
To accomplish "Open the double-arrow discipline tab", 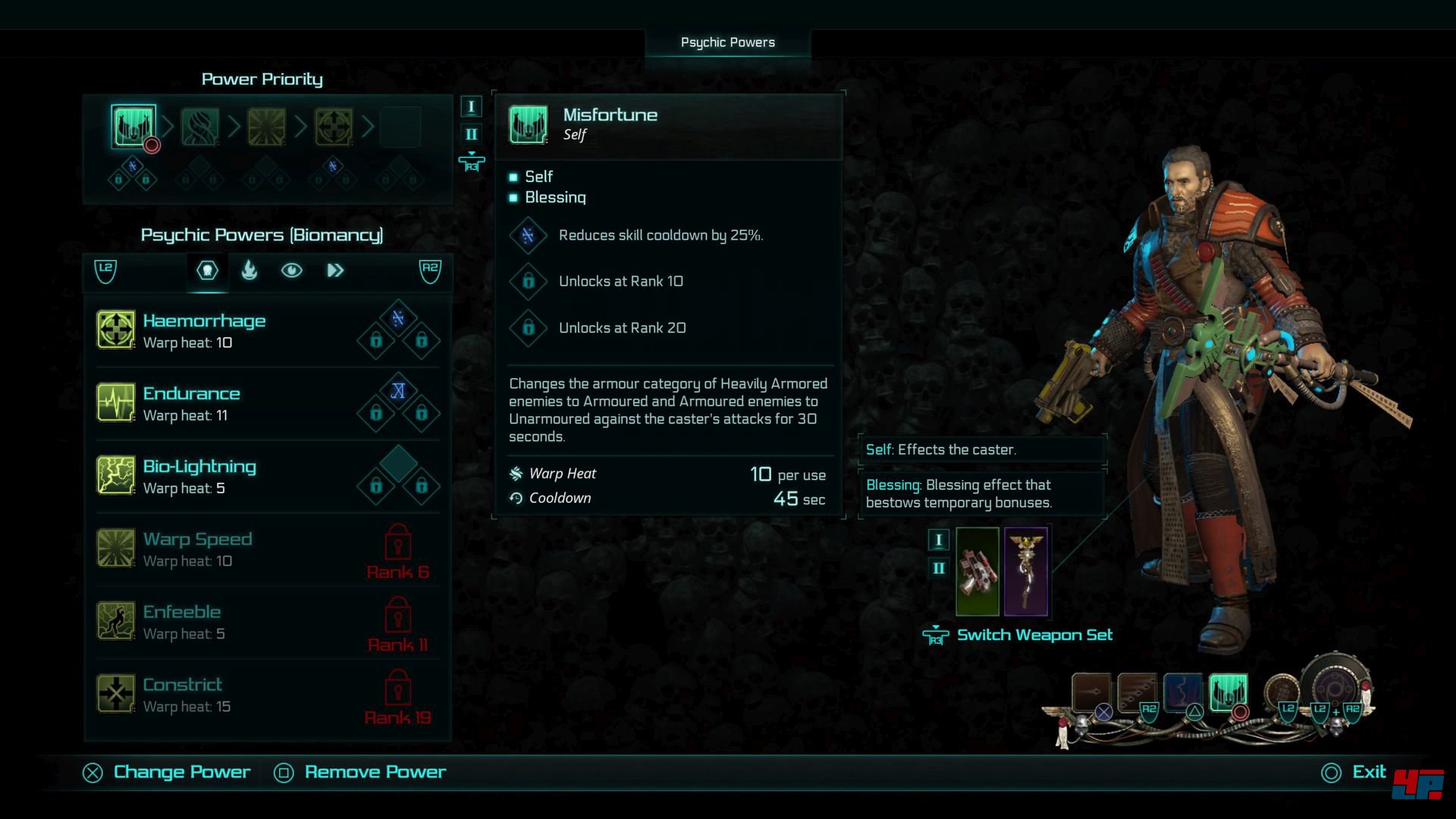I will click(335, 271).
